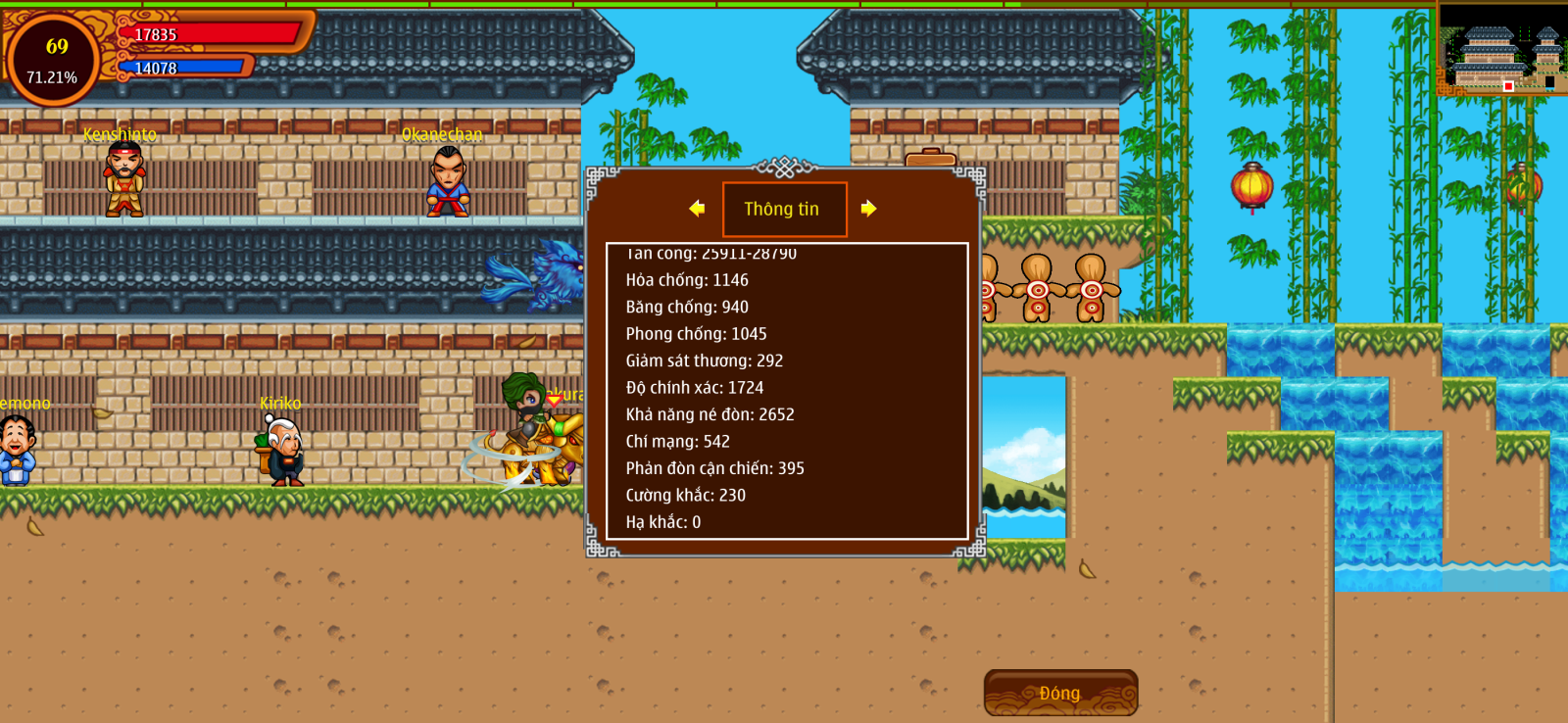Go to the next tab with right arrow
Viewport: 1568px width, 723px height.
click(868, 209)
